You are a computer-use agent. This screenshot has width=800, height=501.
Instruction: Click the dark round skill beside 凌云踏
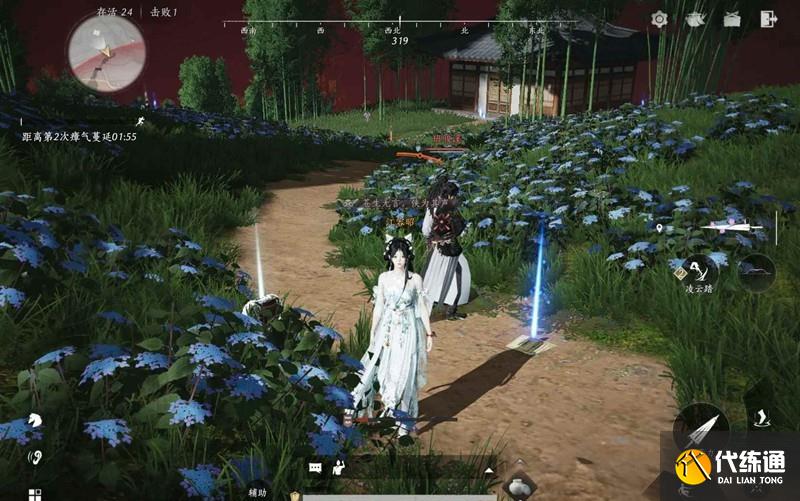click(x=756, y=271)
